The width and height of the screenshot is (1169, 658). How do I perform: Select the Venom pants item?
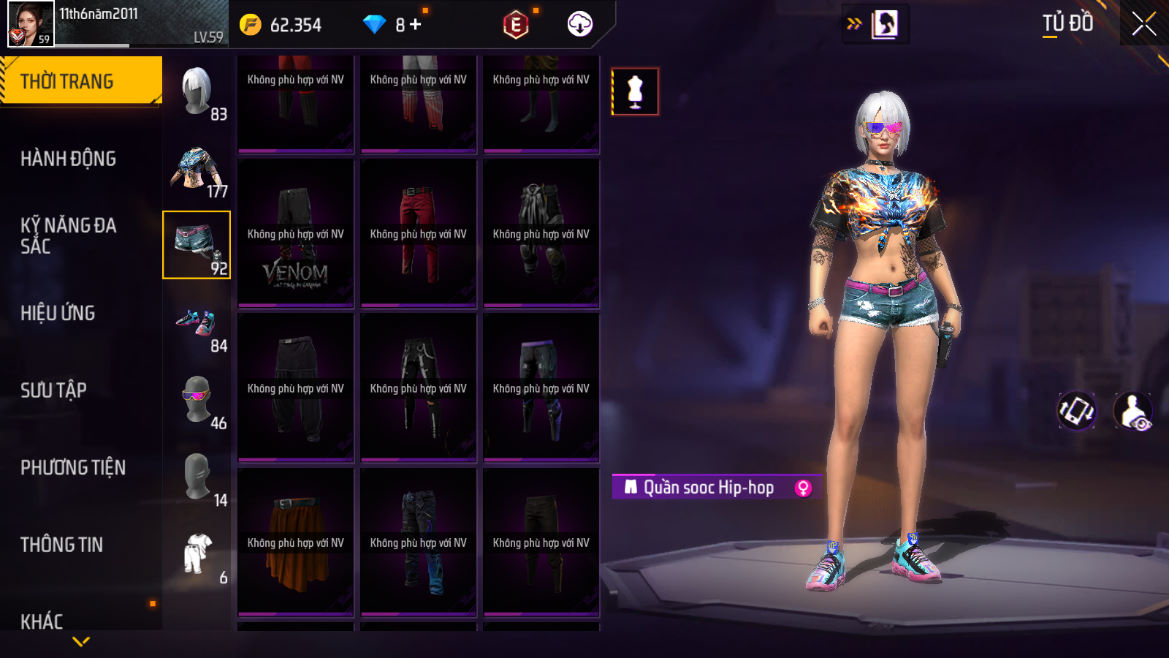coord(296,234)
